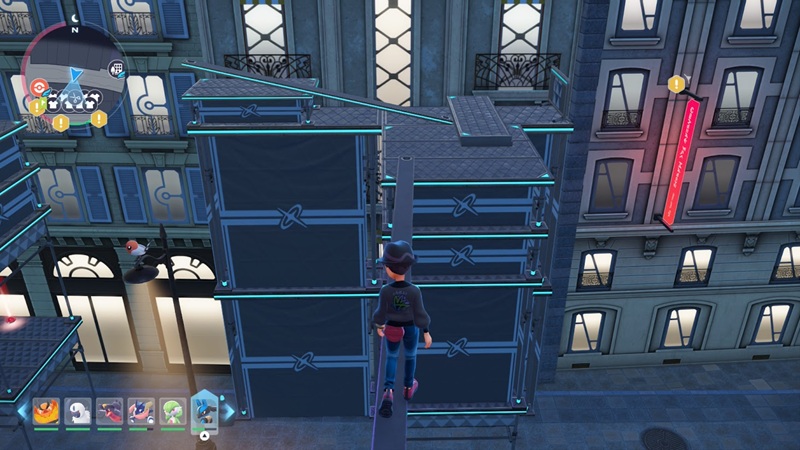Select the red Pokémon Center map marker

pos(40,87)
